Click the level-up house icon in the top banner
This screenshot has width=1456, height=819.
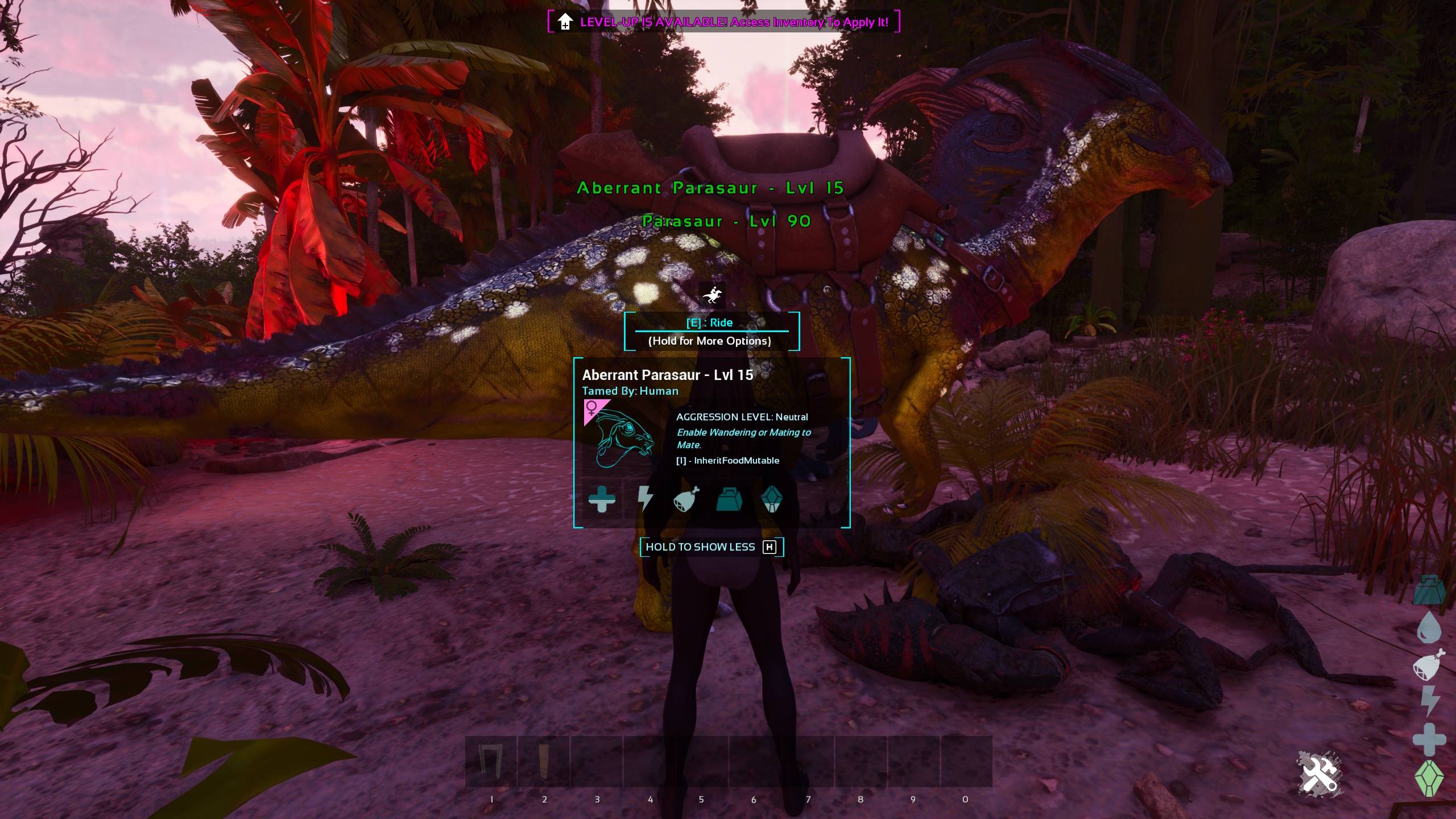(x=564, y=22)
